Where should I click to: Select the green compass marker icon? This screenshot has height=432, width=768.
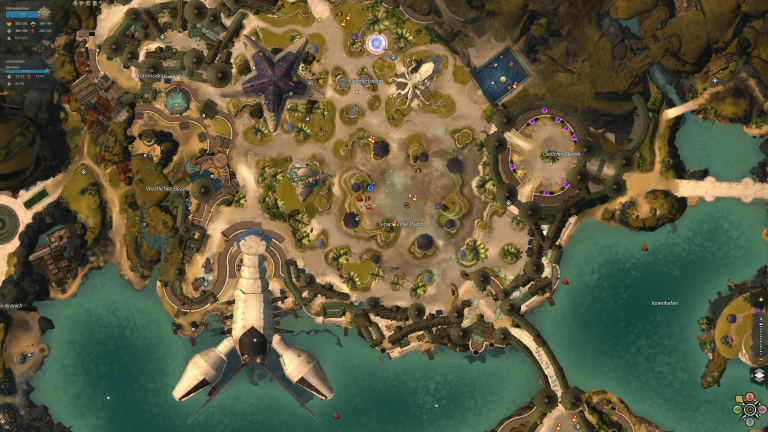(x=737, y=409)
